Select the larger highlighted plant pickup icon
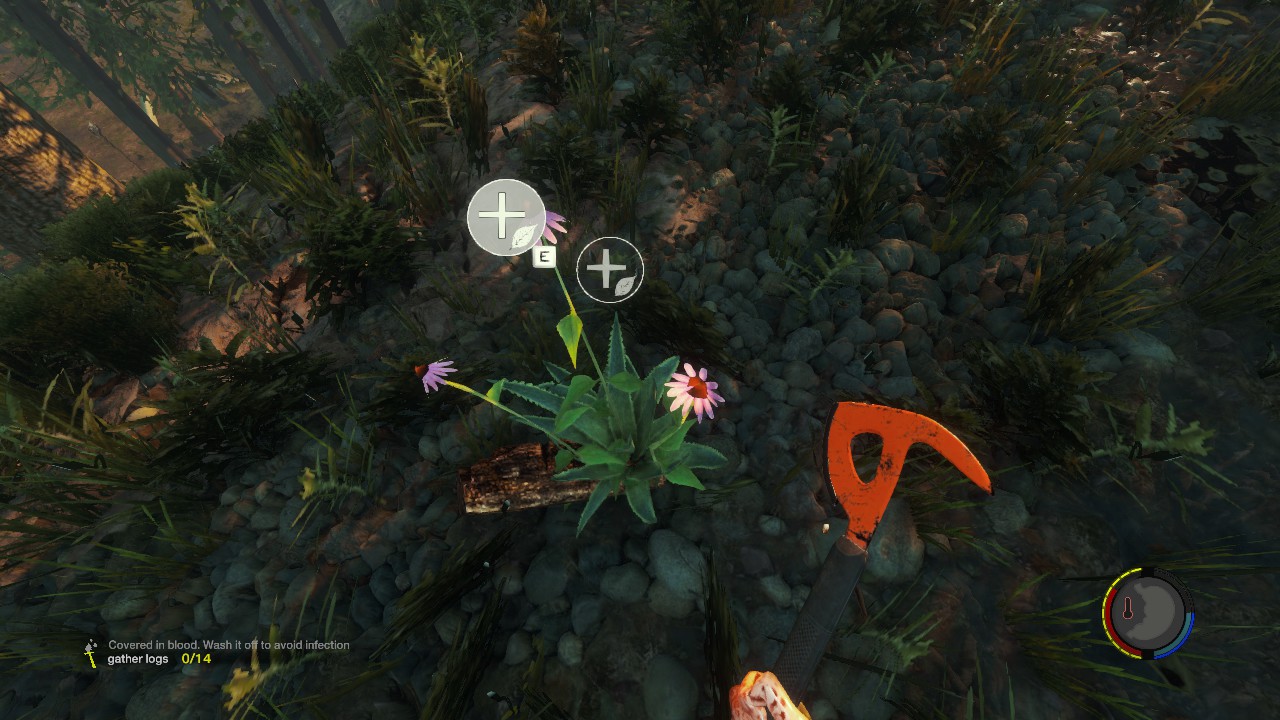The height and width of the screenshot is (720, 1280). tap(506, 217)
